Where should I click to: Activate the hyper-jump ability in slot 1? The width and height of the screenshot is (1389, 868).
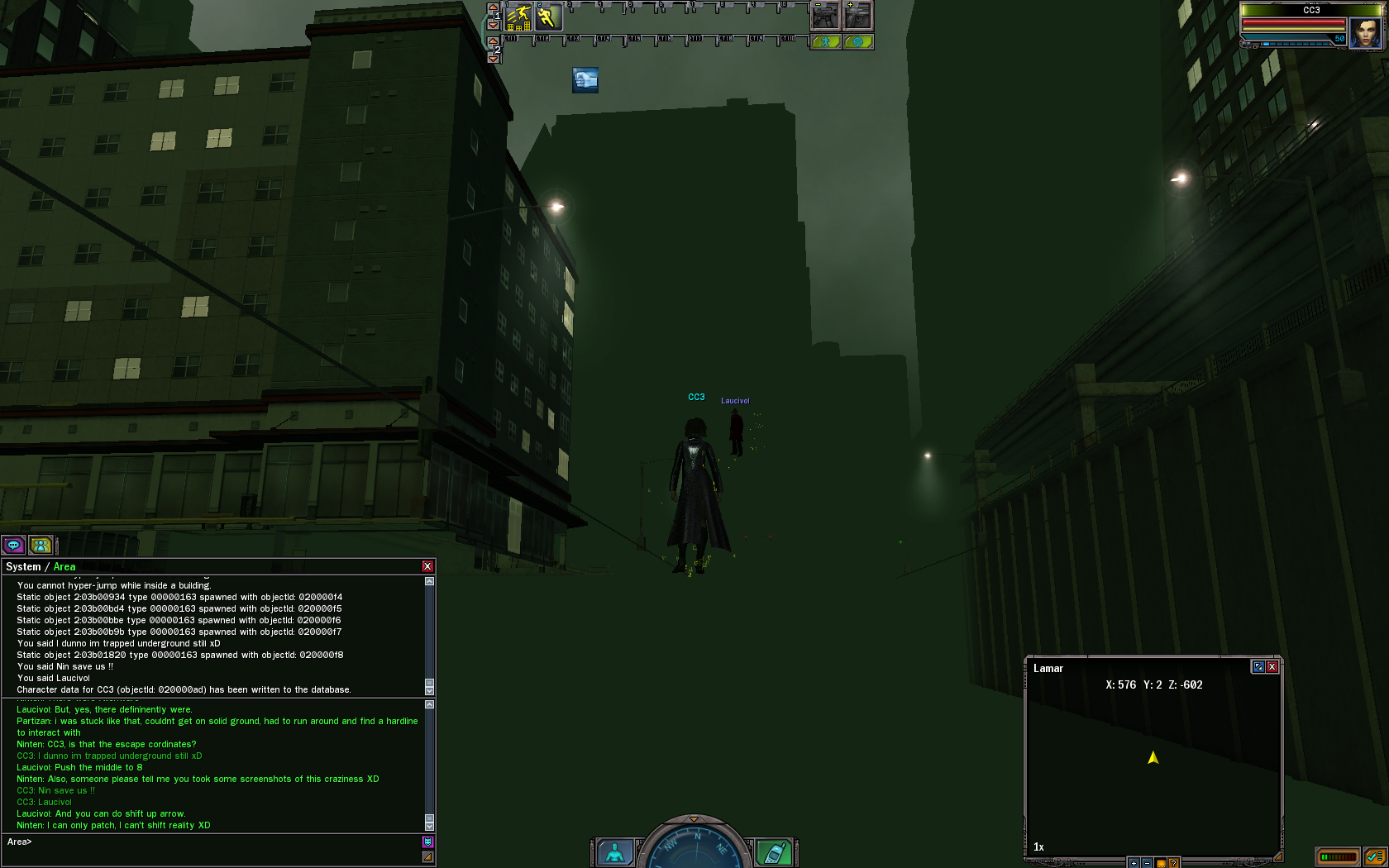[519, 17]
